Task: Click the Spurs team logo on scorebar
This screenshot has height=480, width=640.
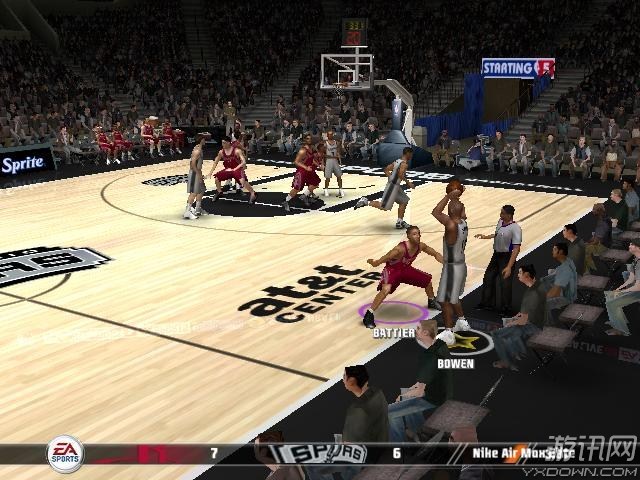Action: tap(322, 454)
